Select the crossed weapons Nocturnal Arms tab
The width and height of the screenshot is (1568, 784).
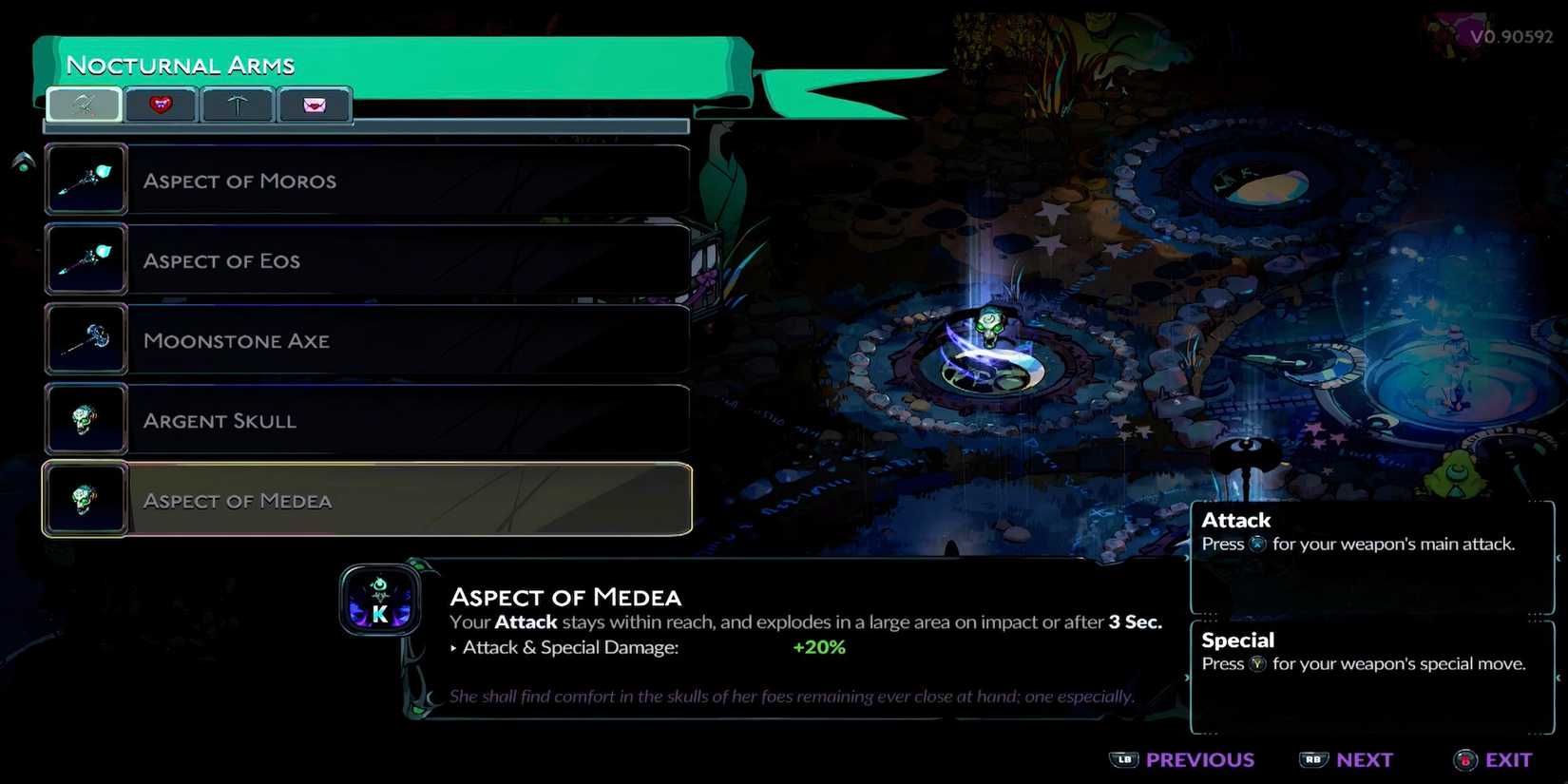point(84,105)
